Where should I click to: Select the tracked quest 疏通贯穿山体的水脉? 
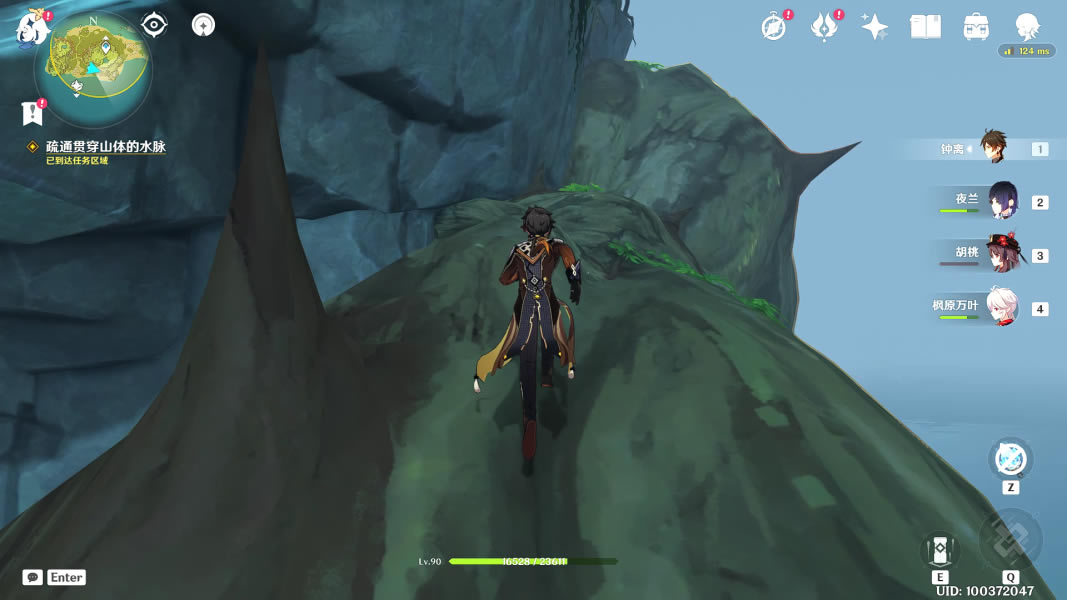[105, 147]
